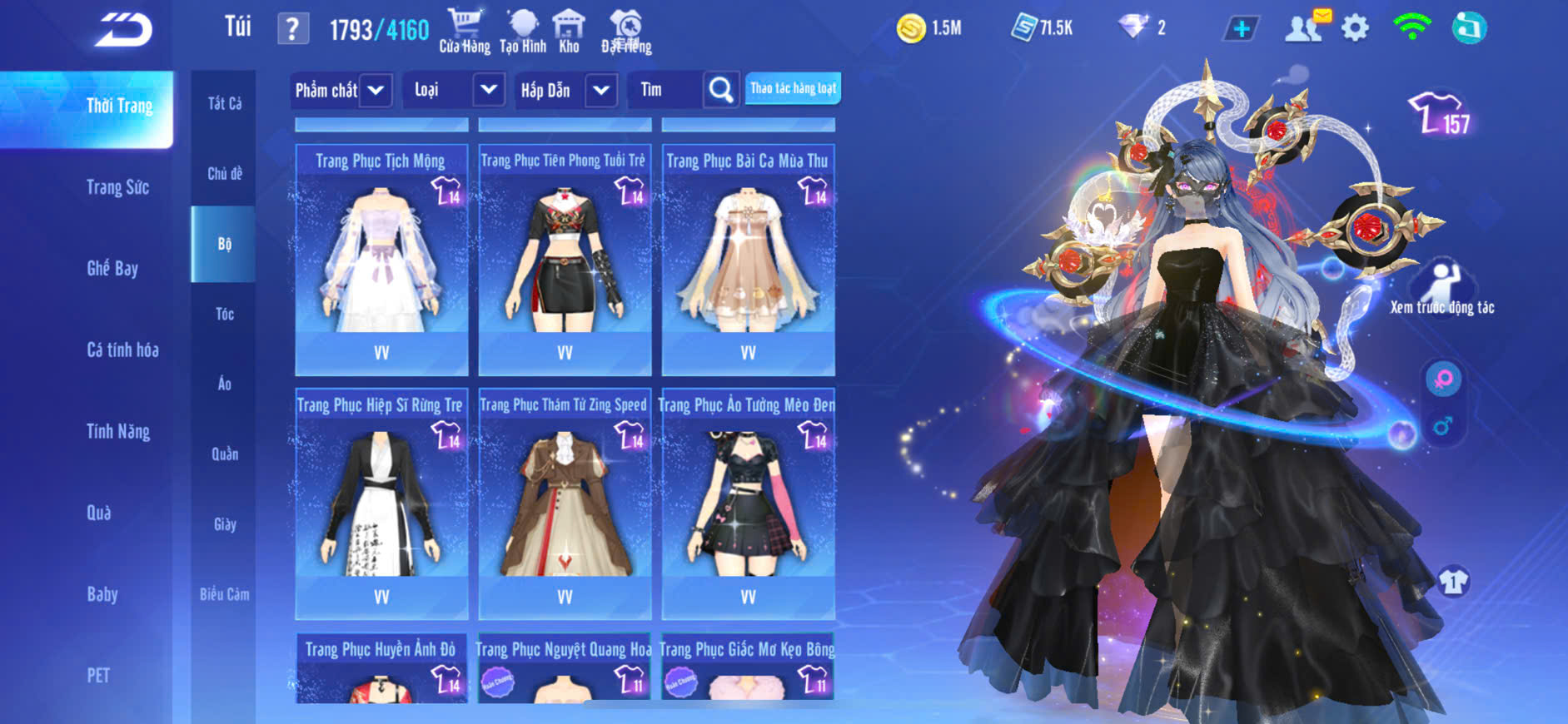The image size is (1568, 724).
Task: Select Trang Phục Thám Tử Zing Speed outfit
Action: click(x=565, y=503)
